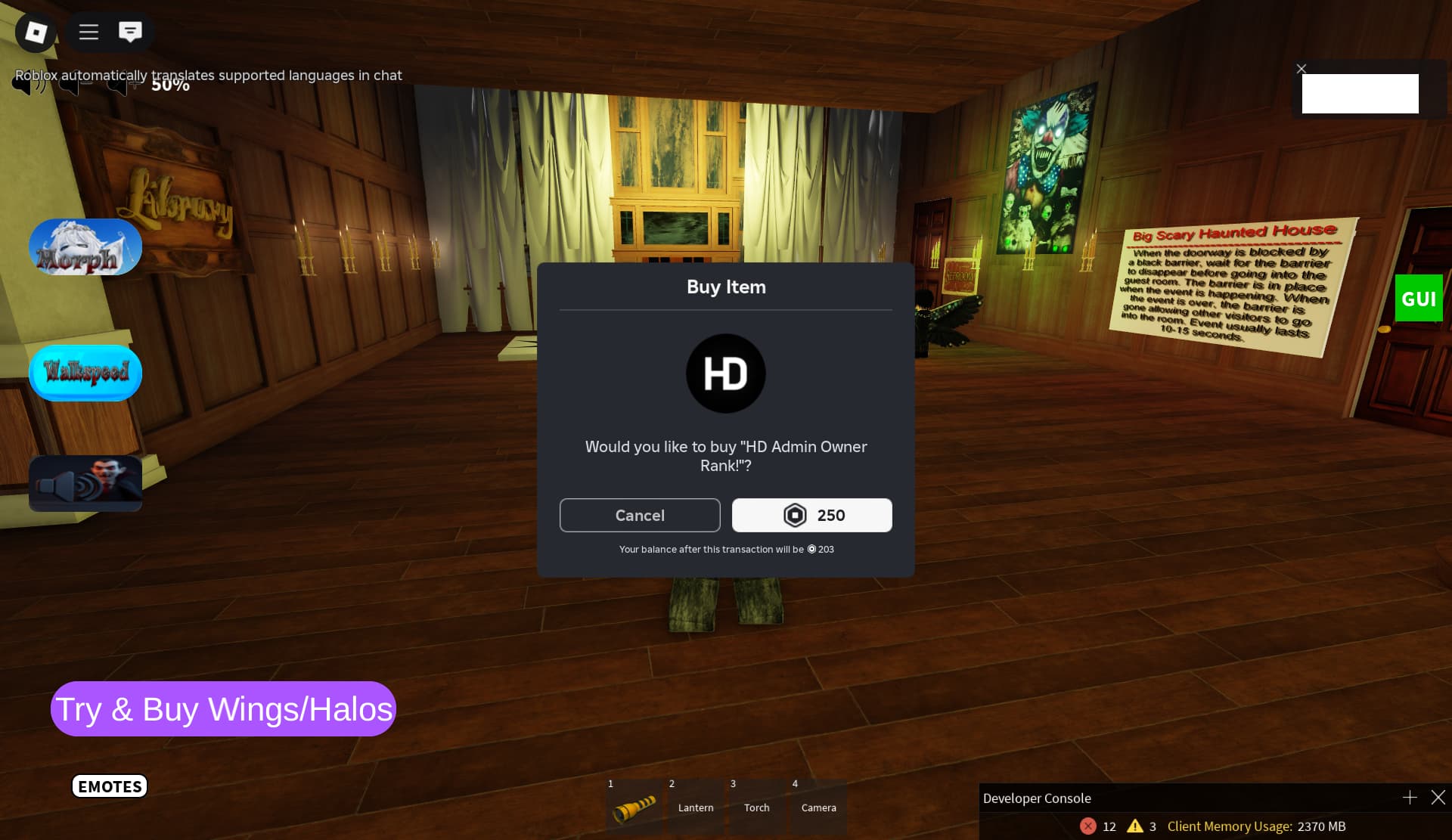Open the Roblox logo menu

(x=36, y=32)
